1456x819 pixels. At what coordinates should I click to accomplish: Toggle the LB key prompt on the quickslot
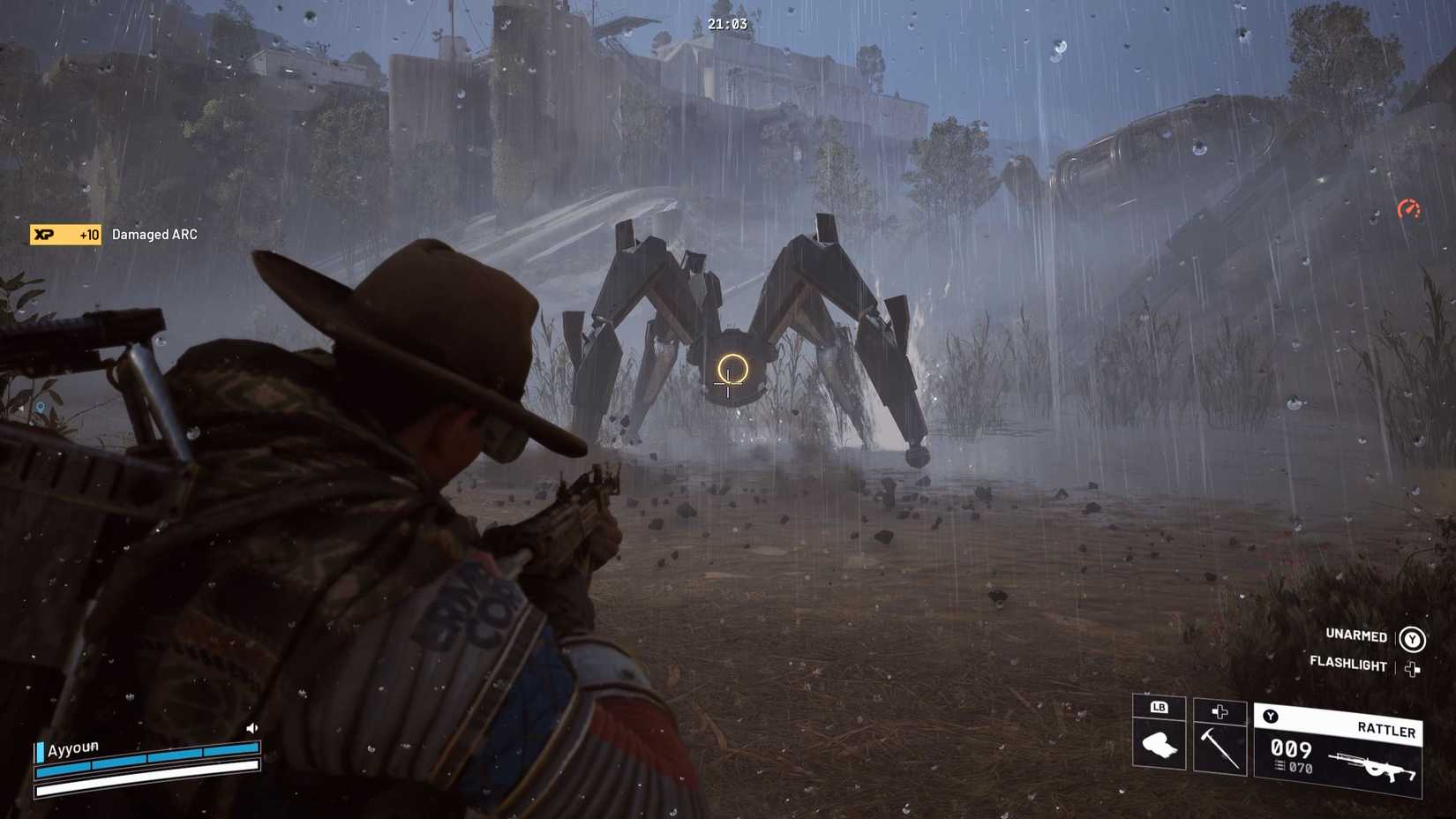[x=1160, y=708]
